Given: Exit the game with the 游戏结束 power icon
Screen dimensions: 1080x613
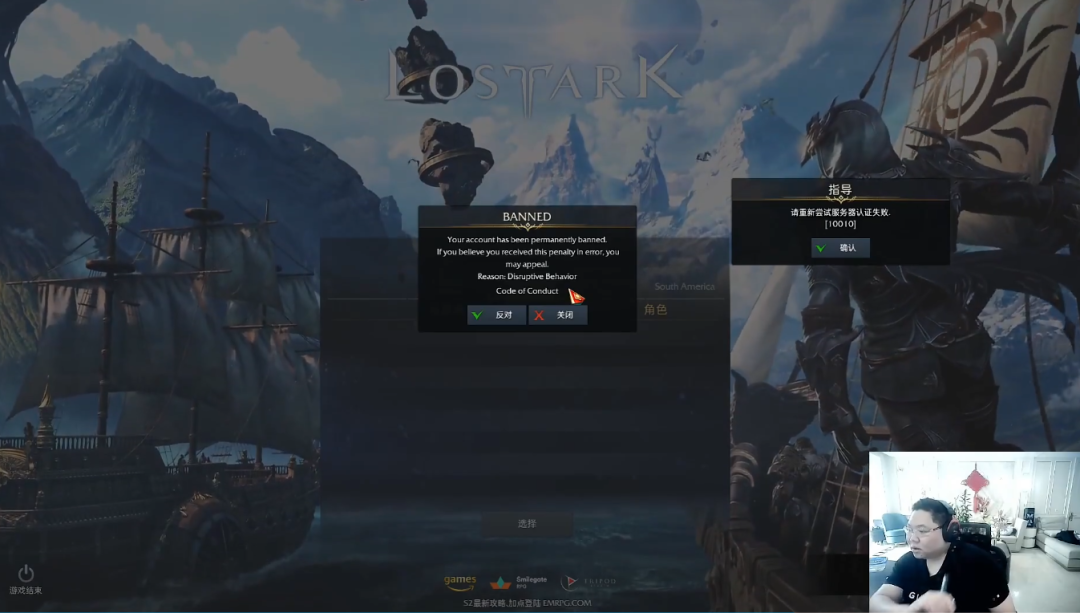Looking at the screenshot, I should tap(26, 574).
